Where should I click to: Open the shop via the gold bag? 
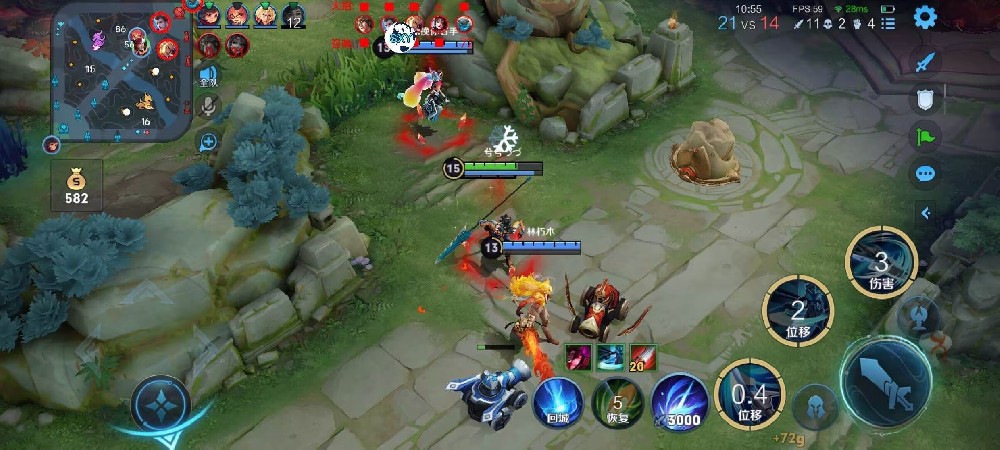pos(77,186)
